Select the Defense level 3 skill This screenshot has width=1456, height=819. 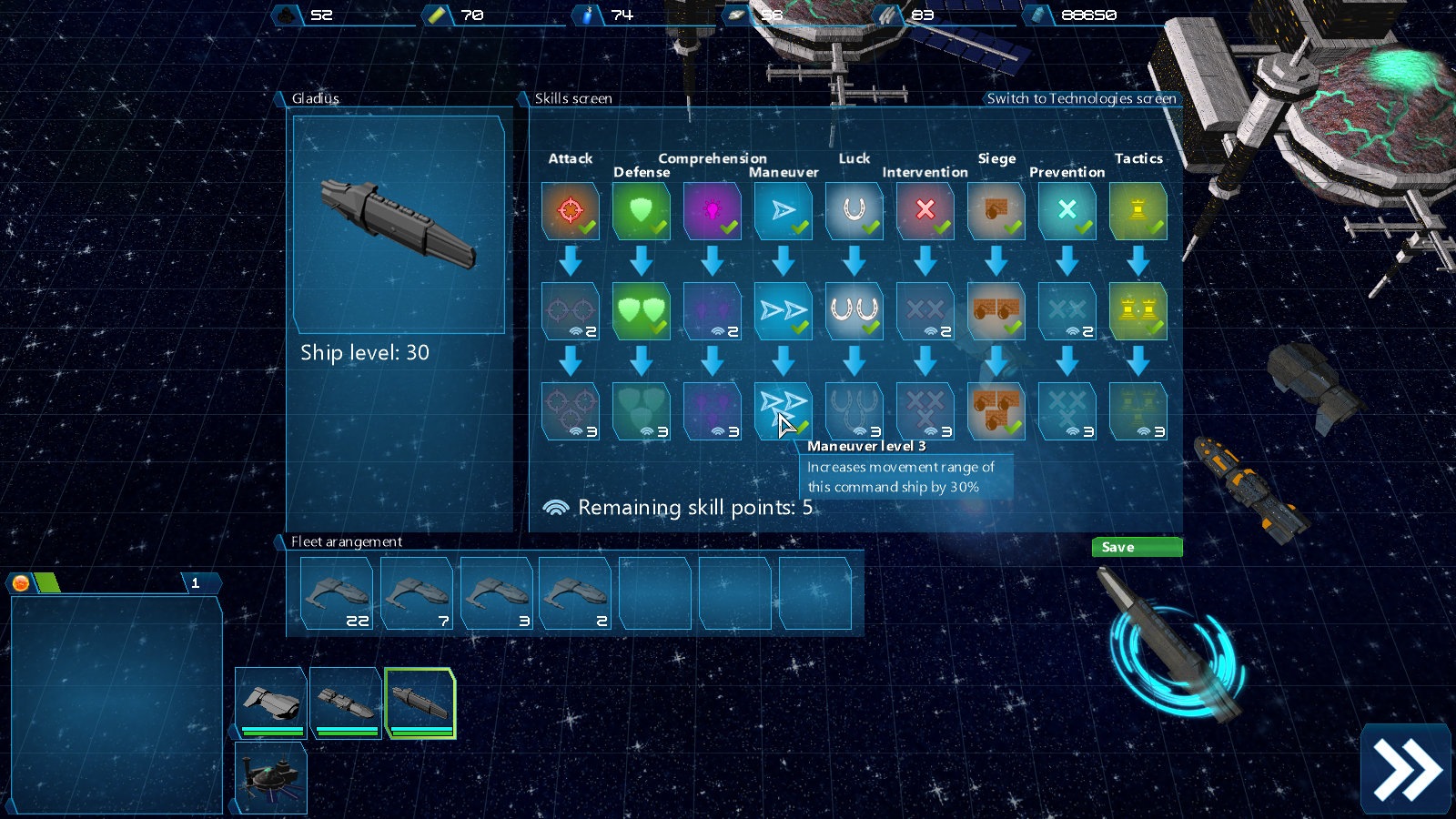(x=642, y=411)
